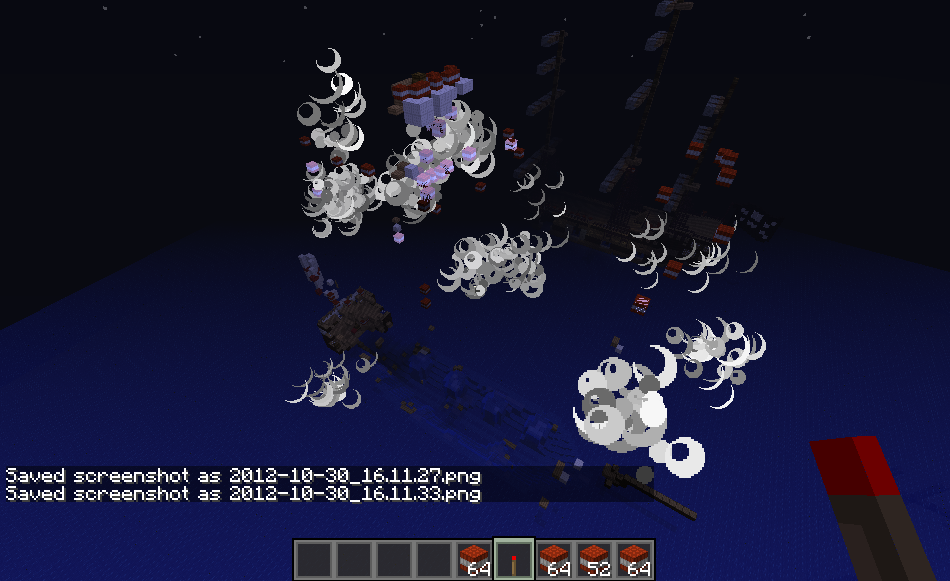Choose the TNT stack left of the redstone torch
Image resolution: width=950 pixels, height=581 pixels.
coord(474,559)
